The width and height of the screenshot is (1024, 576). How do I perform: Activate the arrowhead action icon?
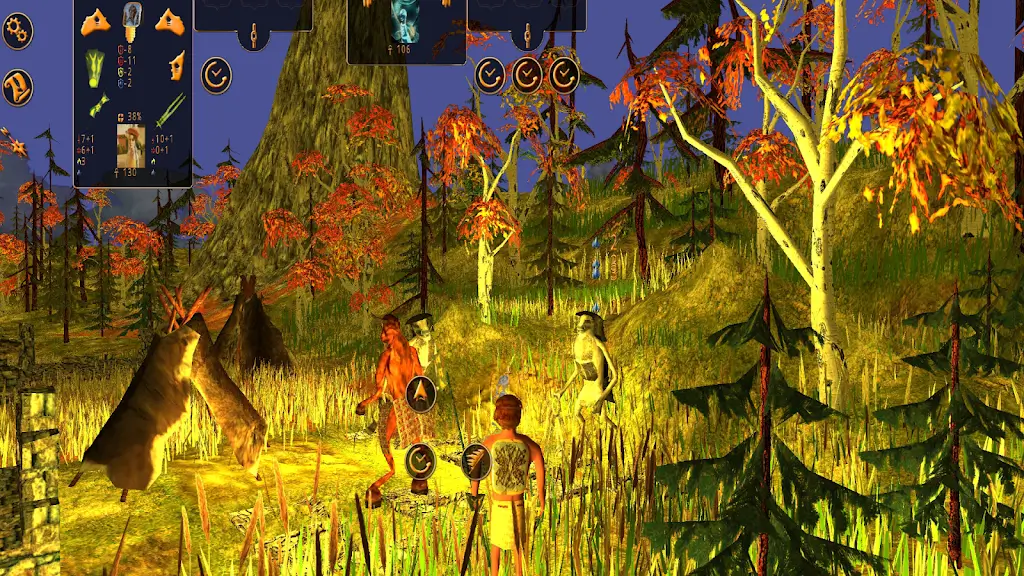pyautogui.click(x=420, y=393)
